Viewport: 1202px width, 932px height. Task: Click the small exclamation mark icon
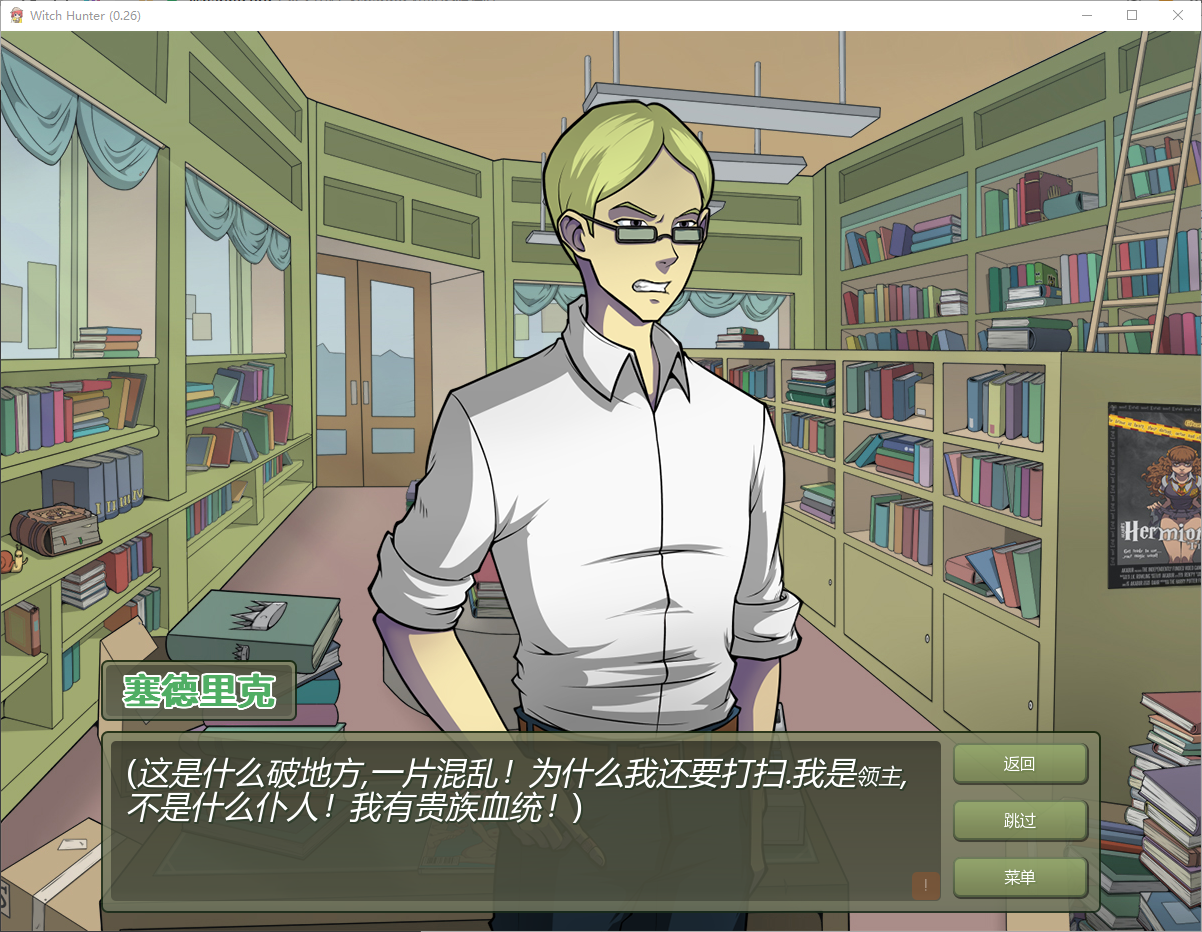coord(925,885)
